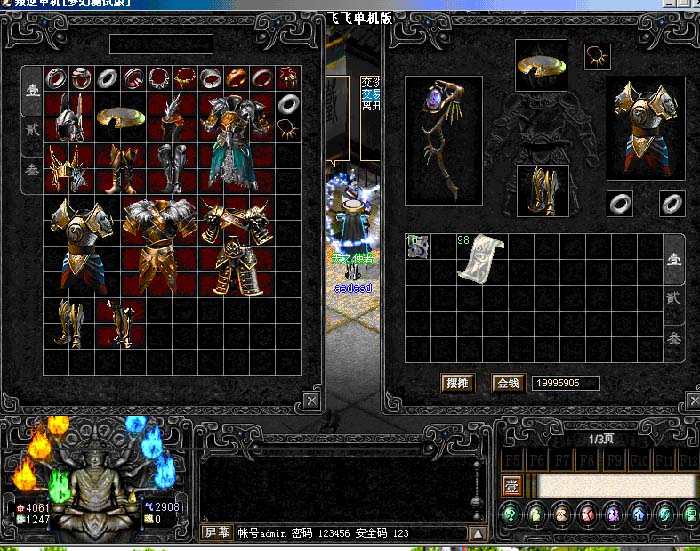Switch the left storage to tab 叁
This screenshot has height=551, width=700.
coord(31,171)
